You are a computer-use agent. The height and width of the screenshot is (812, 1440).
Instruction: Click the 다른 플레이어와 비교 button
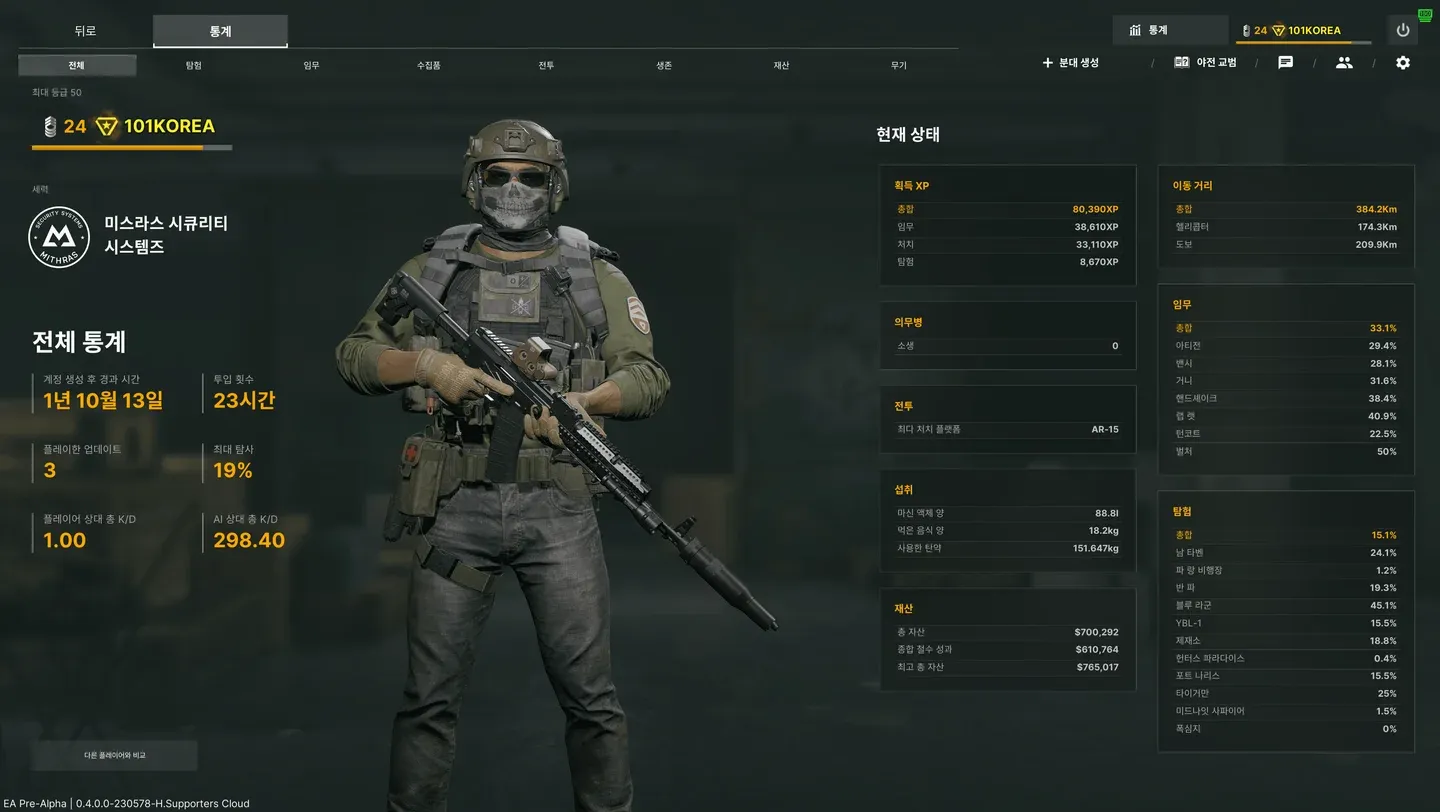(x=115, y=755)
